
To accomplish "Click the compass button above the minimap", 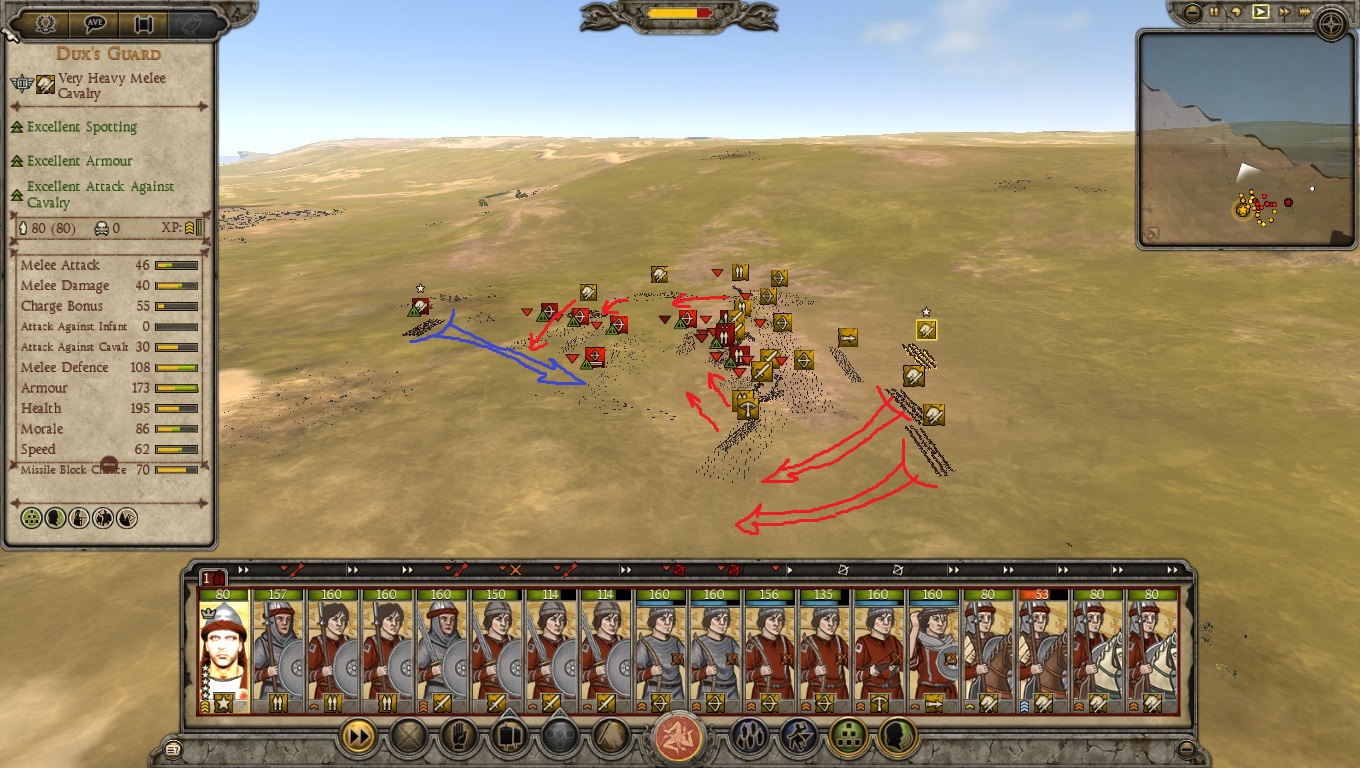I will click(1332, 22).
